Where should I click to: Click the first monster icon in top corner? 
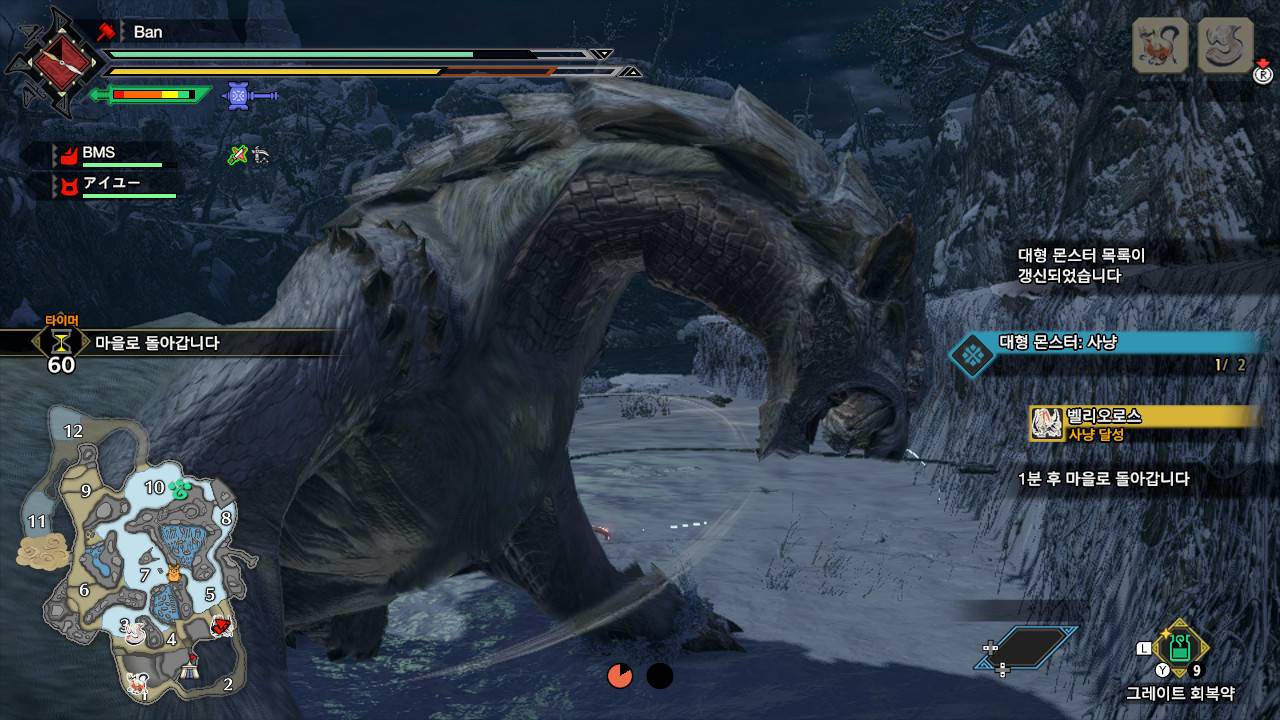tap(1160, 46)
